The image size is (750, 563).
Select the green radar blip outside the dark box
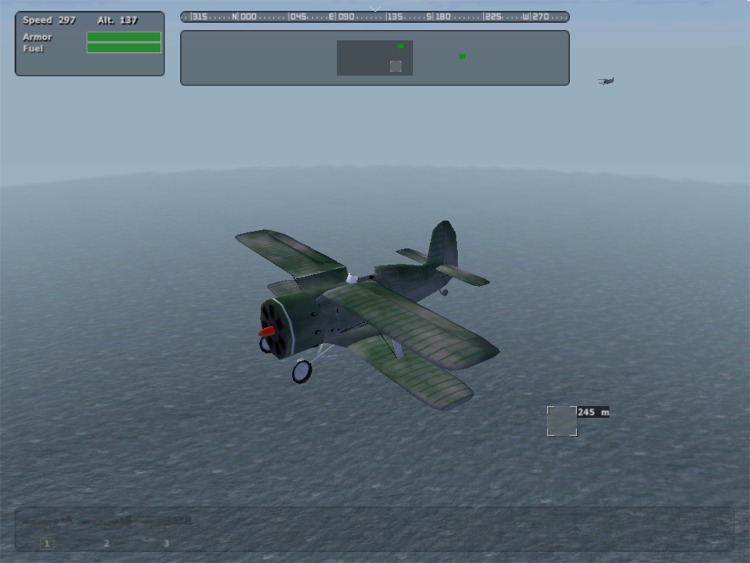462,56
